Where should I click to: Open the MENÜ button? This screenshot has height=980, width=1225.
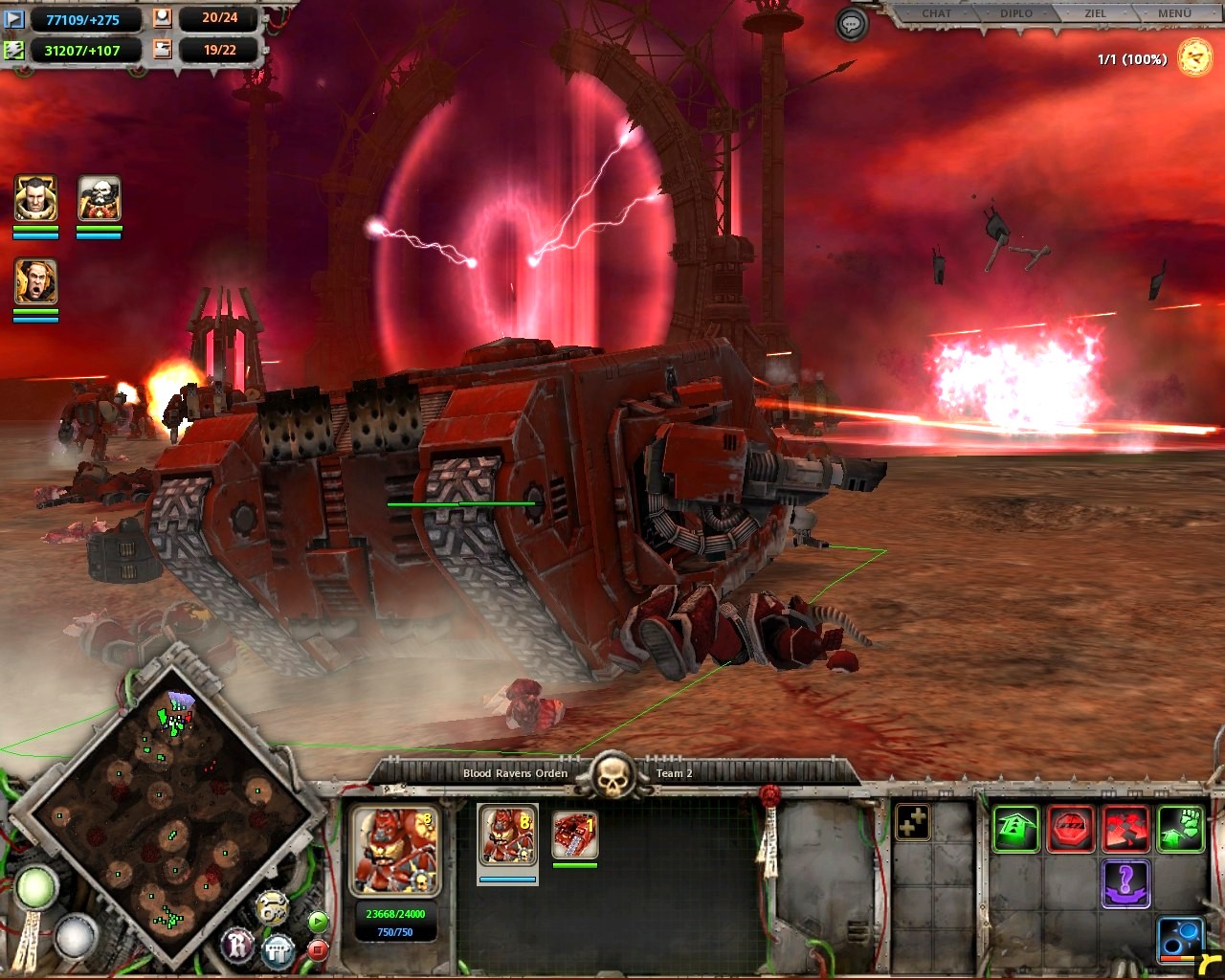pyautogui.click(x=1173, y=13)
